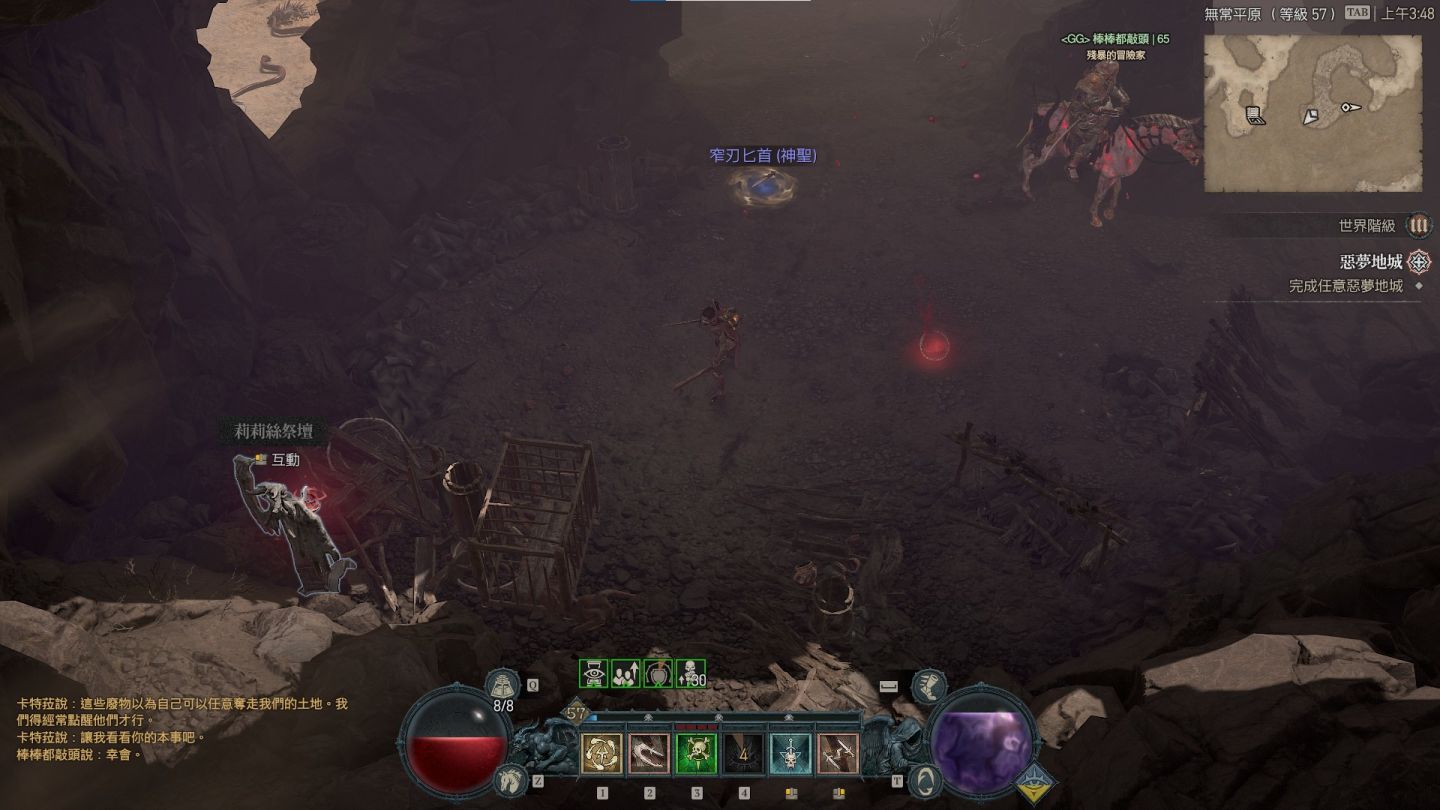Viewport: 1440px width, 810px height.
Task: Select the 惡夢地城 quest tracker entry
Action: (x=1371, y=262)
